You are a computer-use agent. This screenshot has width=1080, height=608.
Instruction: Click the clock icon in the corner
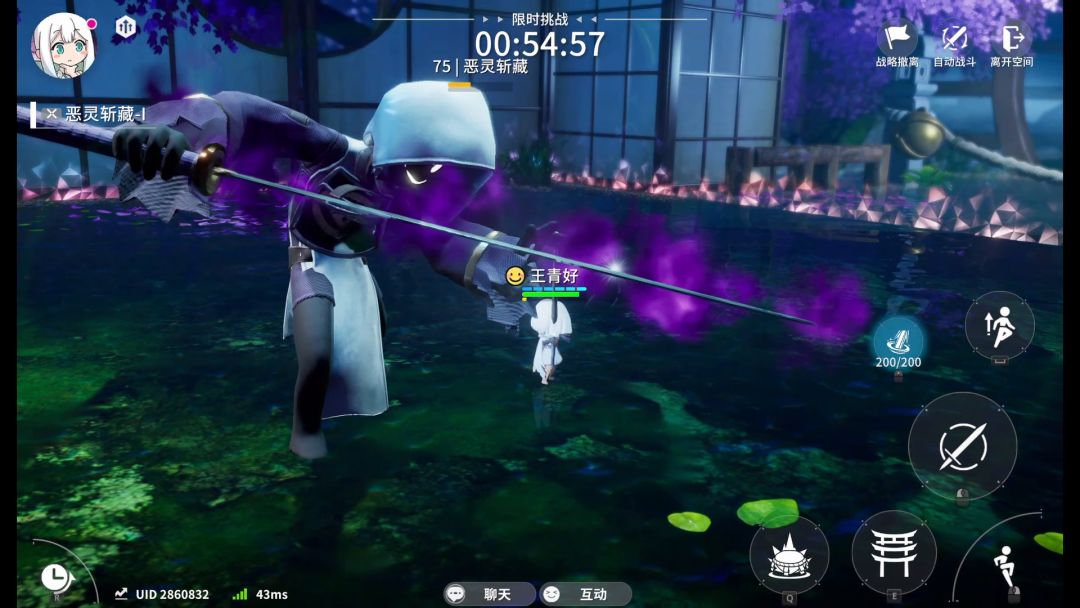[53, 576]
